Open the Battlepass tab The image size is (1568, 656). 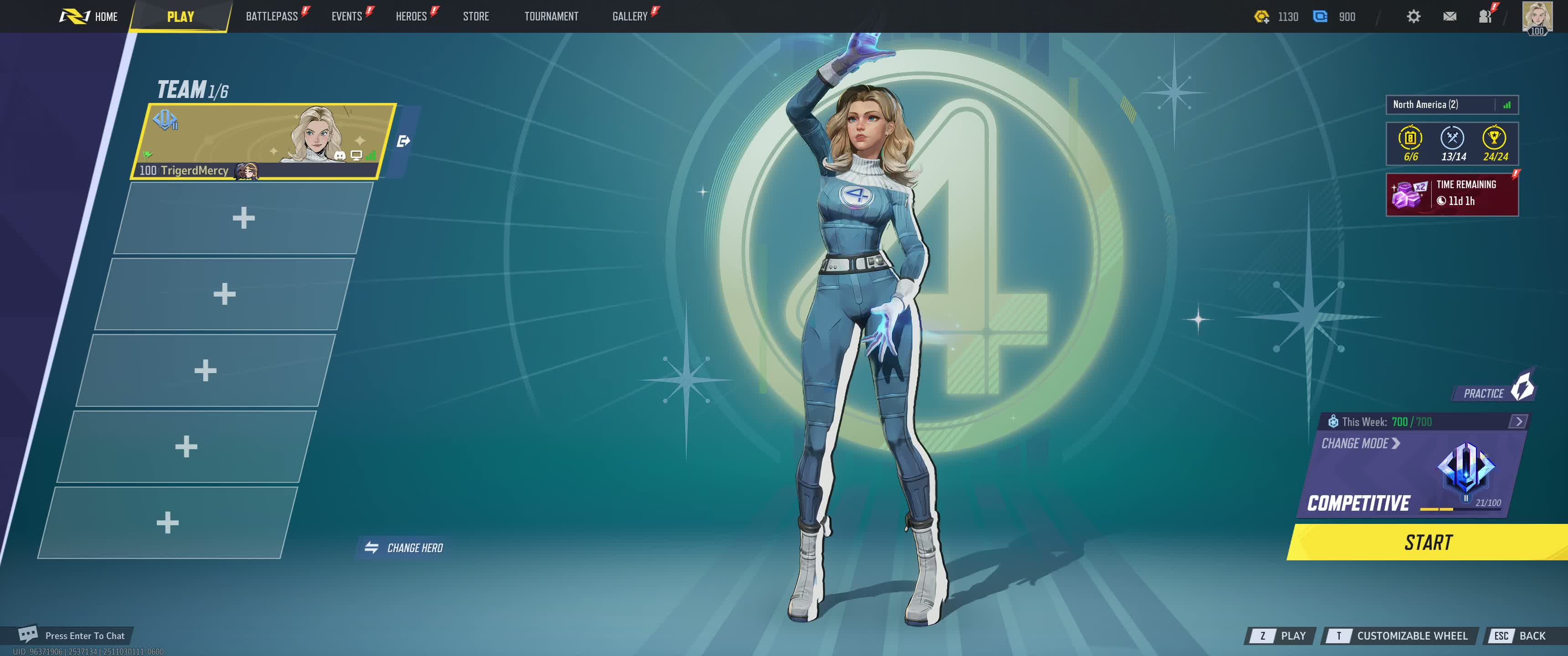272,16
